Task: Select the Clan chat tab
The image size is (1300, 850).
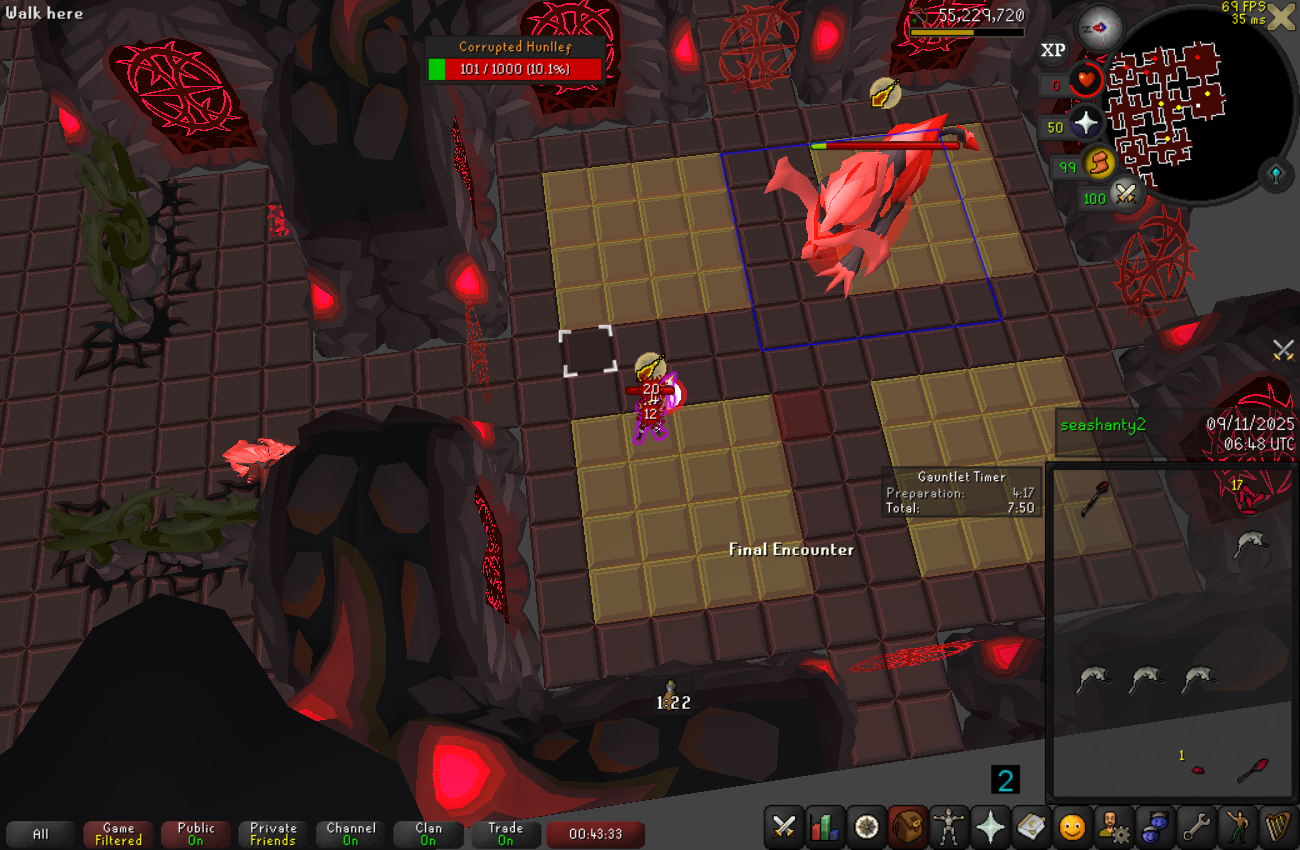Action: pos(428,834)
